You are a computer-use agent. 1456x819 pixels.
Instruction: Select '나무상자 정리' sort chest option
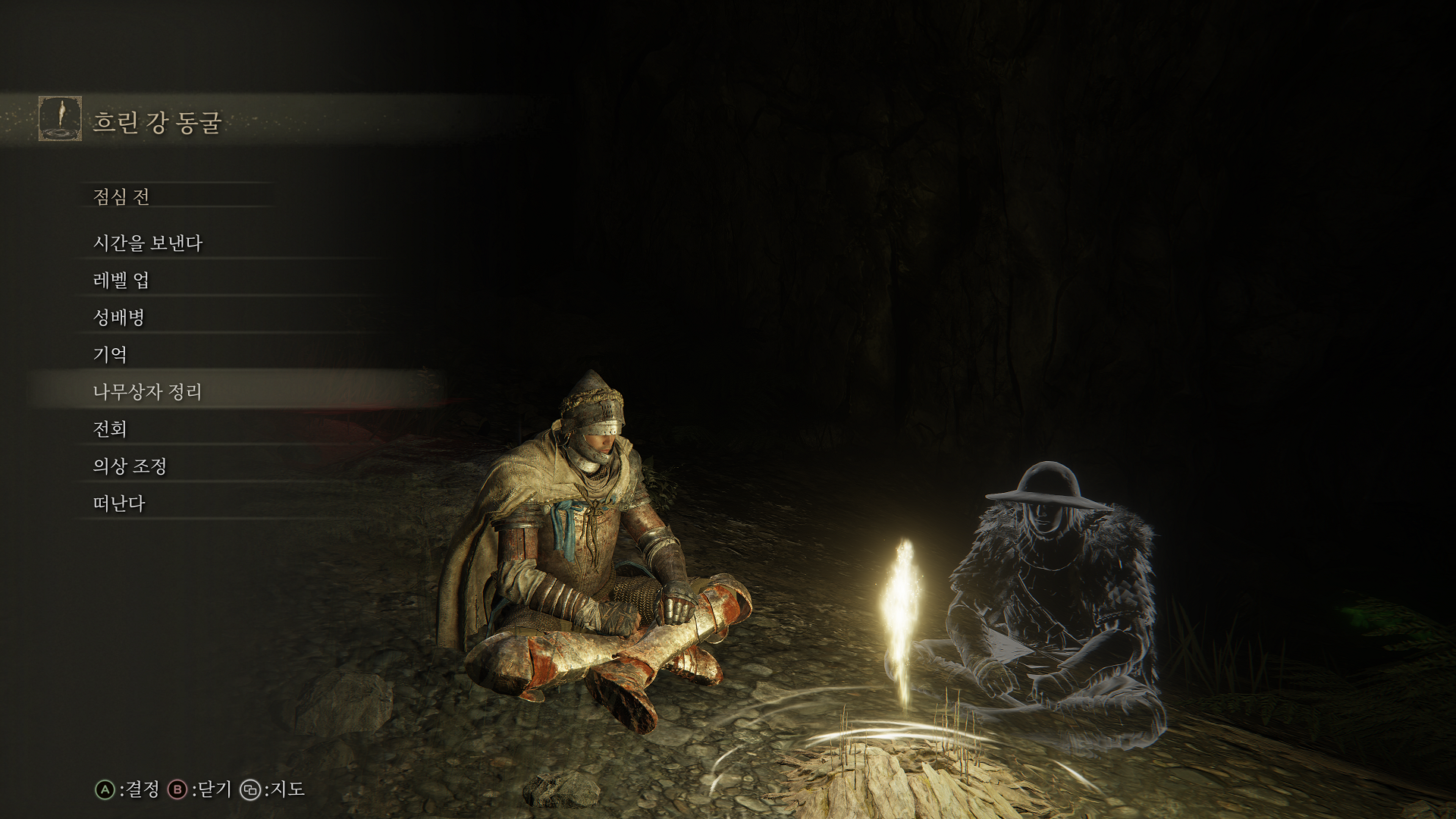(148, 391)
